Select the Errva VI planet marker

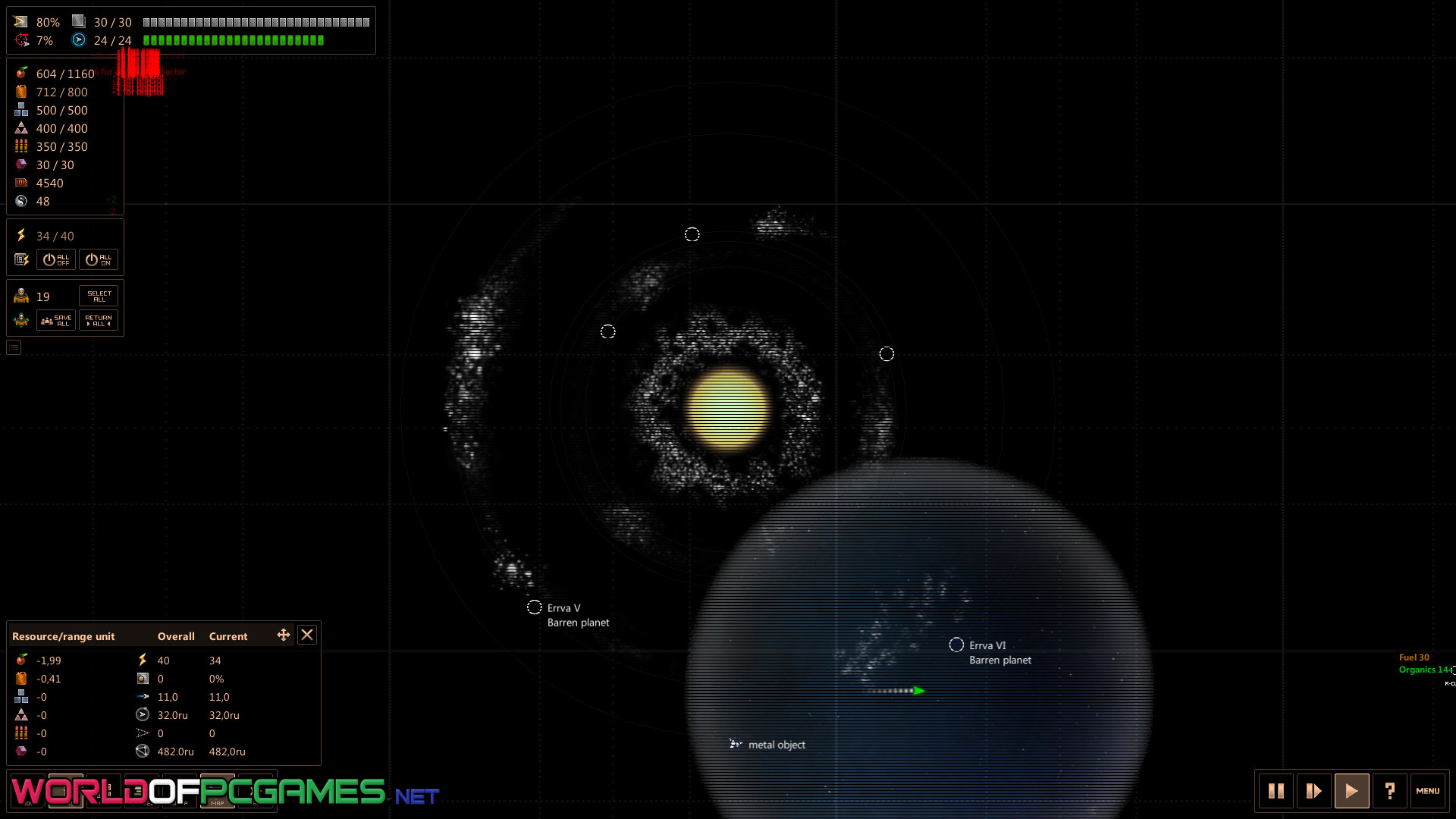point(956,645)
